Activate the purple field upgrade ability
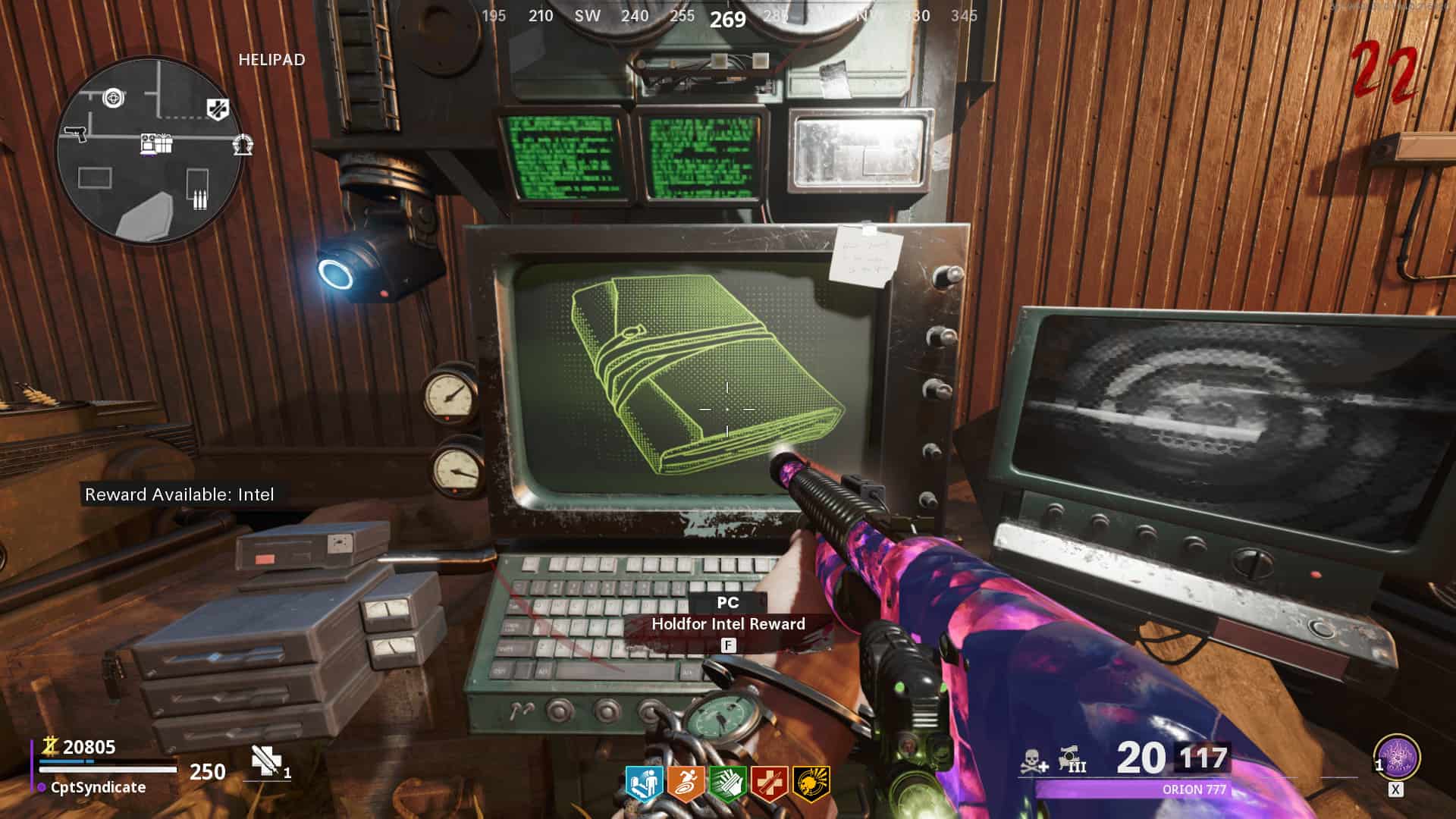This screenshot has height=819, width=1456. 1396,757
